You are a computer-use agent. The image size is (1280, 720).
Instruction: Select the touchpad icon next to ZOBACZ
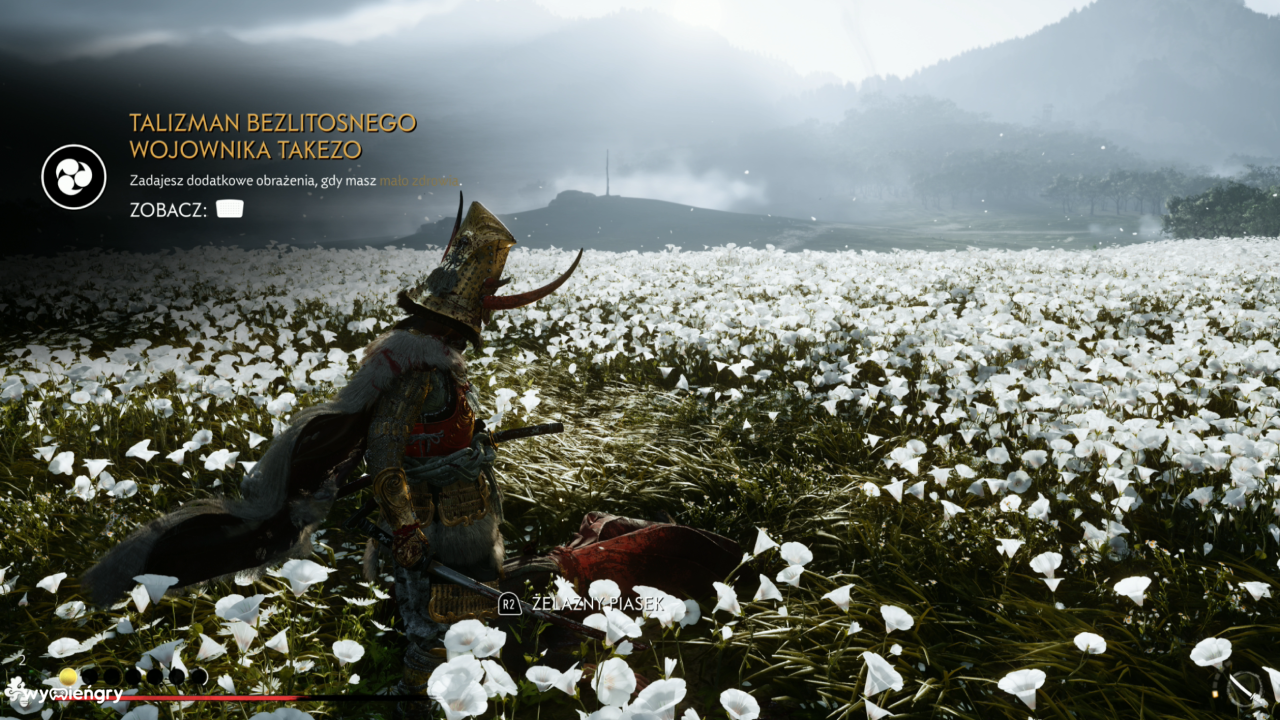pyautogui.click(x=230, y=210)
